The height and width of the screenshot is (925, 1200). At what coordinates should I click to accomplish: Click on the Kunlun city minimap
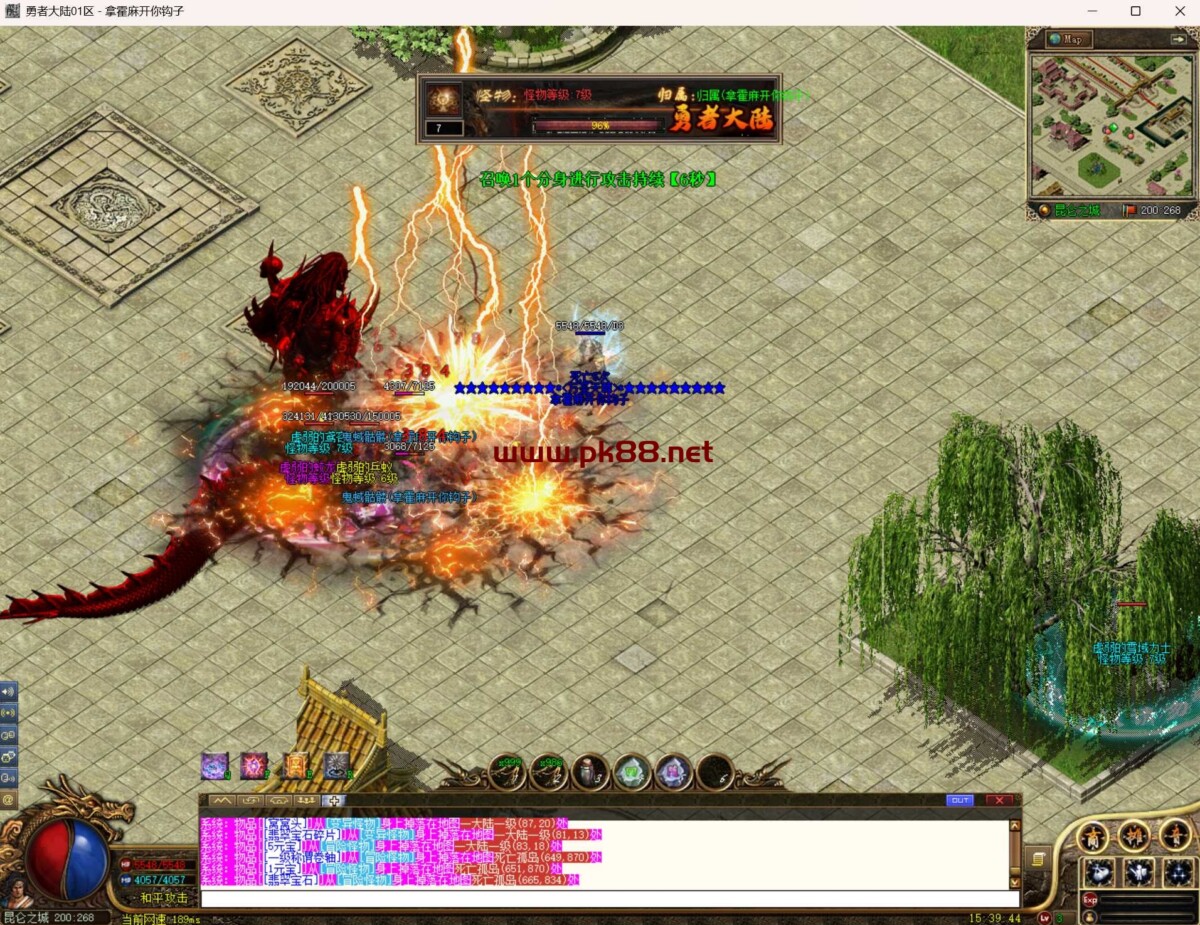[1111, 125]
